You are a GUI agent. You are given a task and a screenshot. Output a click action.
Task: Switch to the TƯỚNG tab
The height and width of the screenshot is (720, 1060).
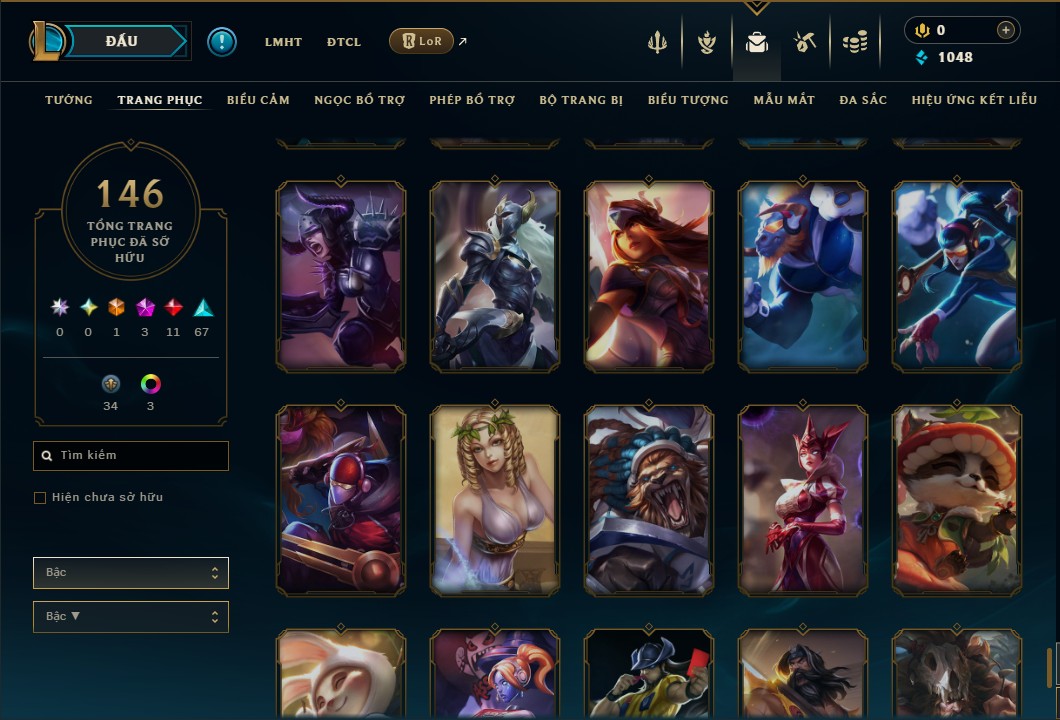69,100
